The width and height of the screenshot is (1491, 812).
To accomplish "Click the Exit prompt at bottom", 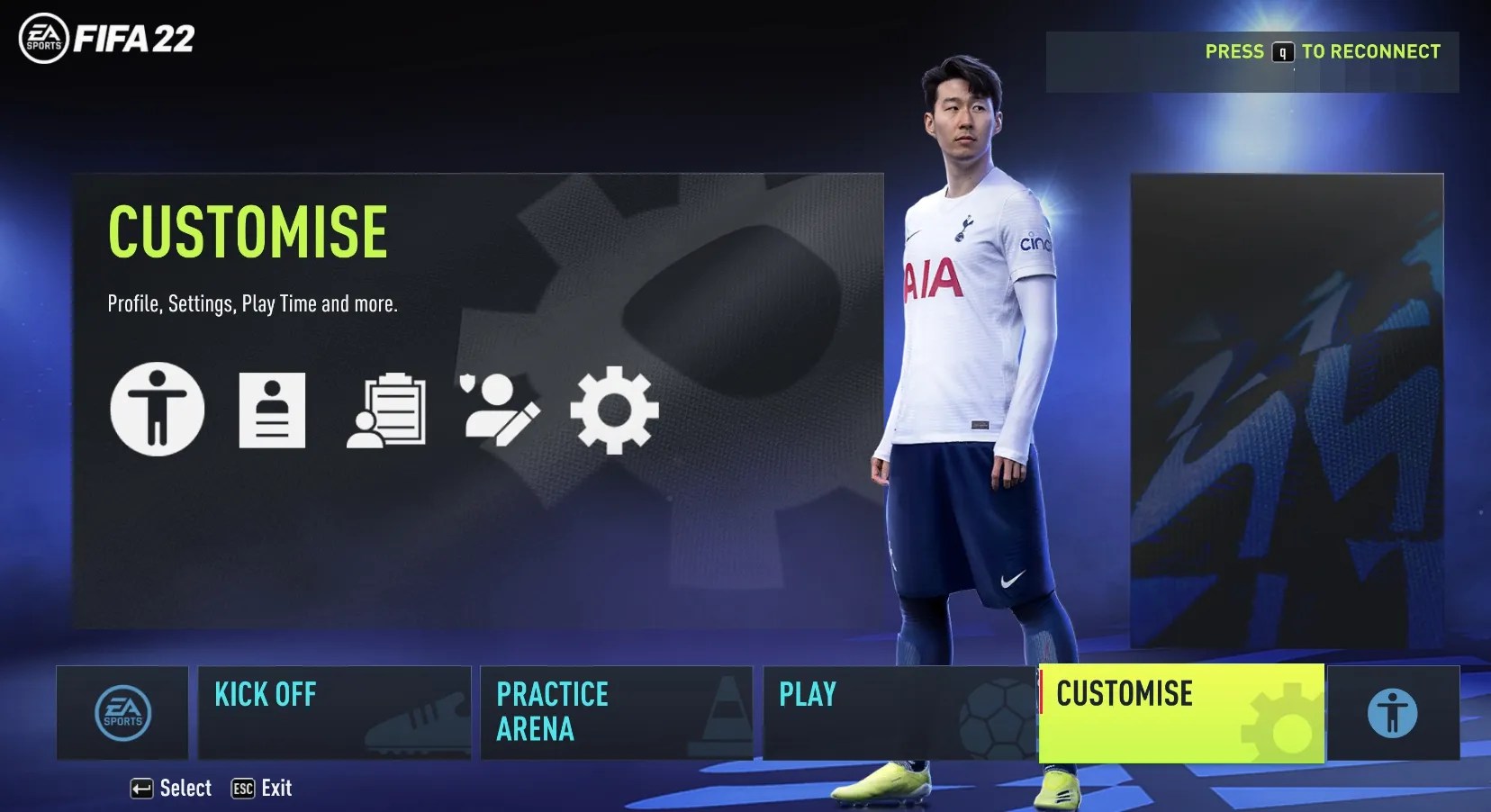I will (x=261, y=788).
